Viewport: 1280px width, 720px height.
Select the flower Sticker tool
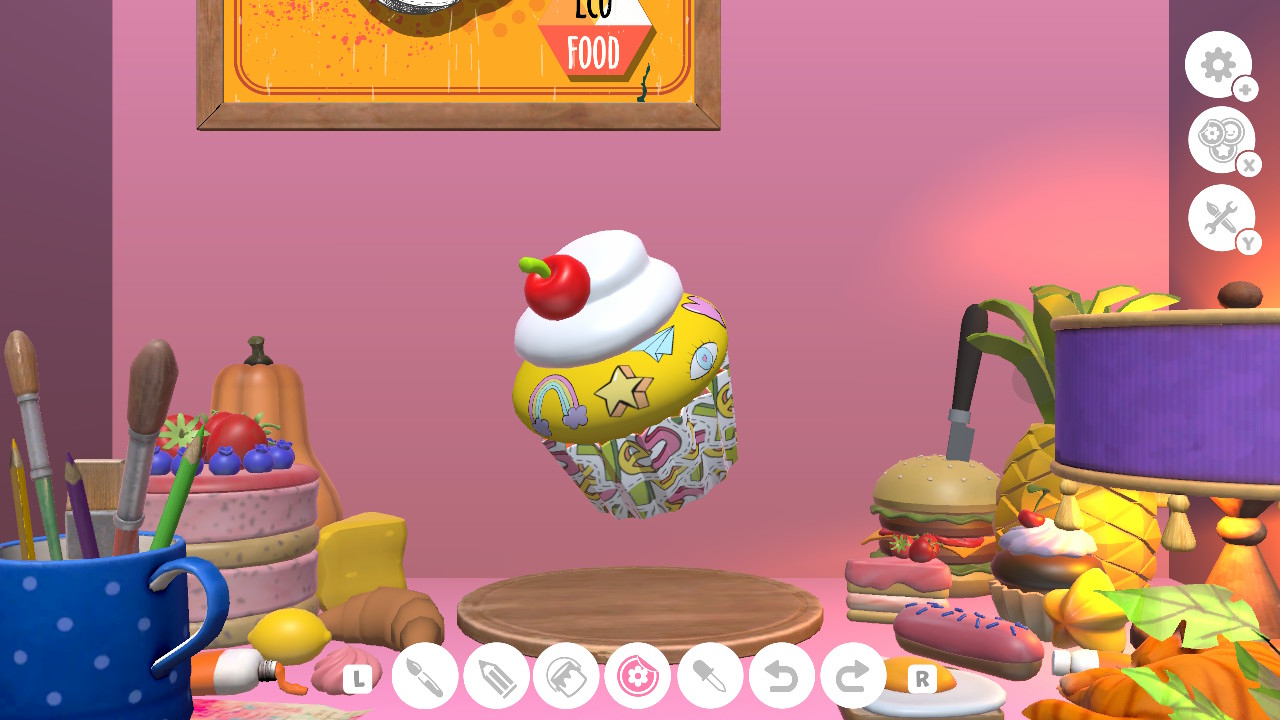pos(638,675)
